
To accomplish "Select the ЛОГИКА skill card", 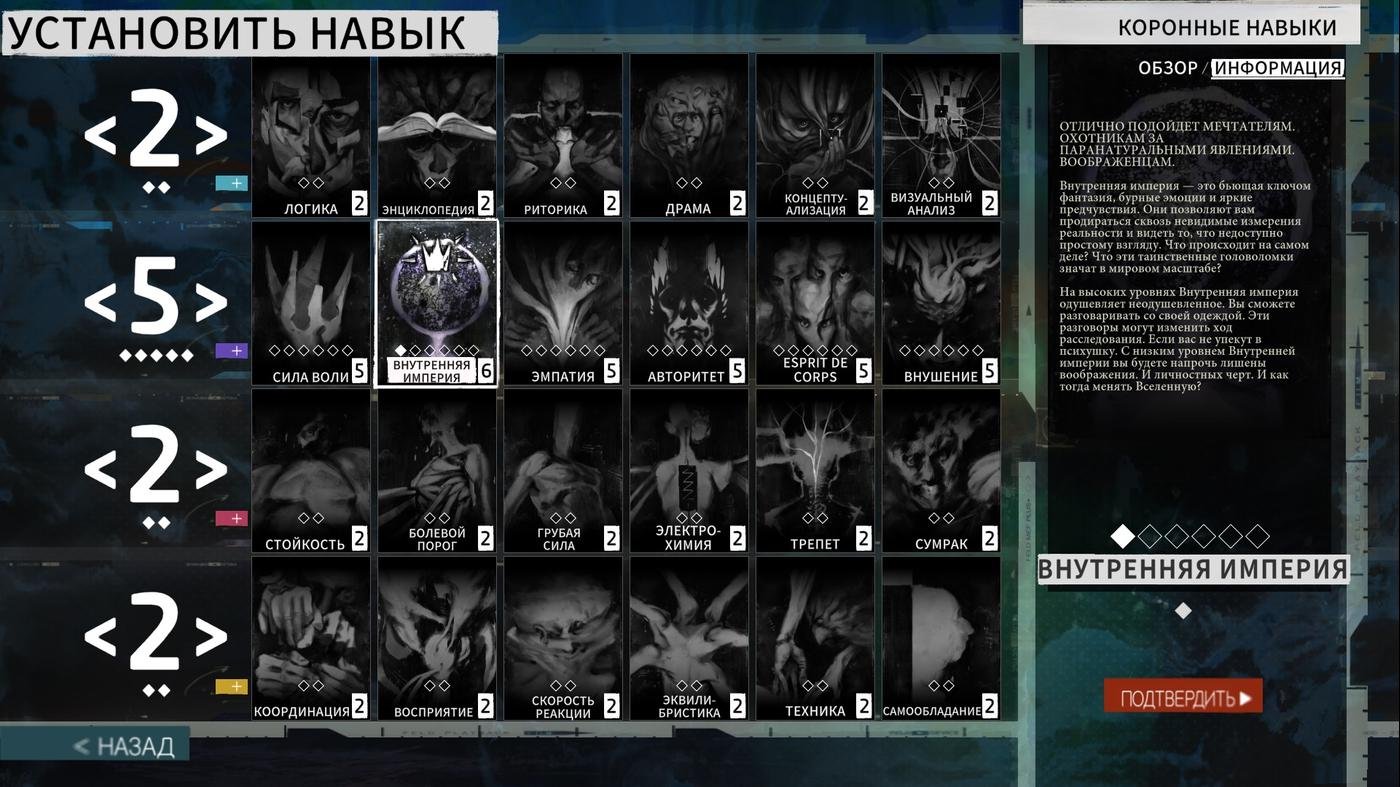I will tap(310, 135).
